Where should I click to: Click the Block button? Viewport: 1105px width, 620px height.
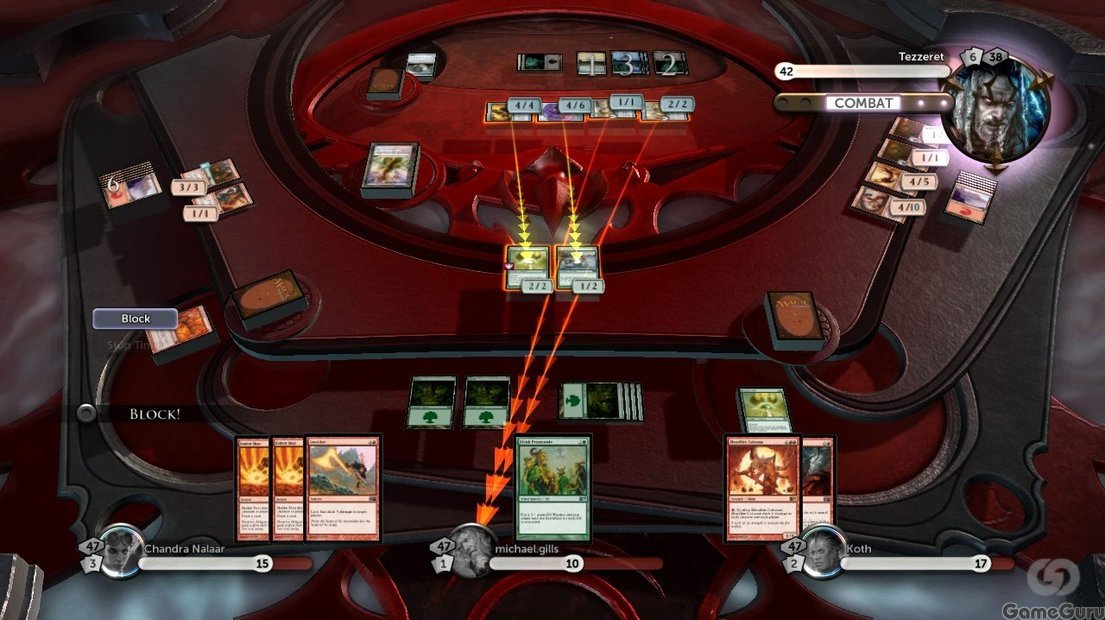click(x=136, y=319)
